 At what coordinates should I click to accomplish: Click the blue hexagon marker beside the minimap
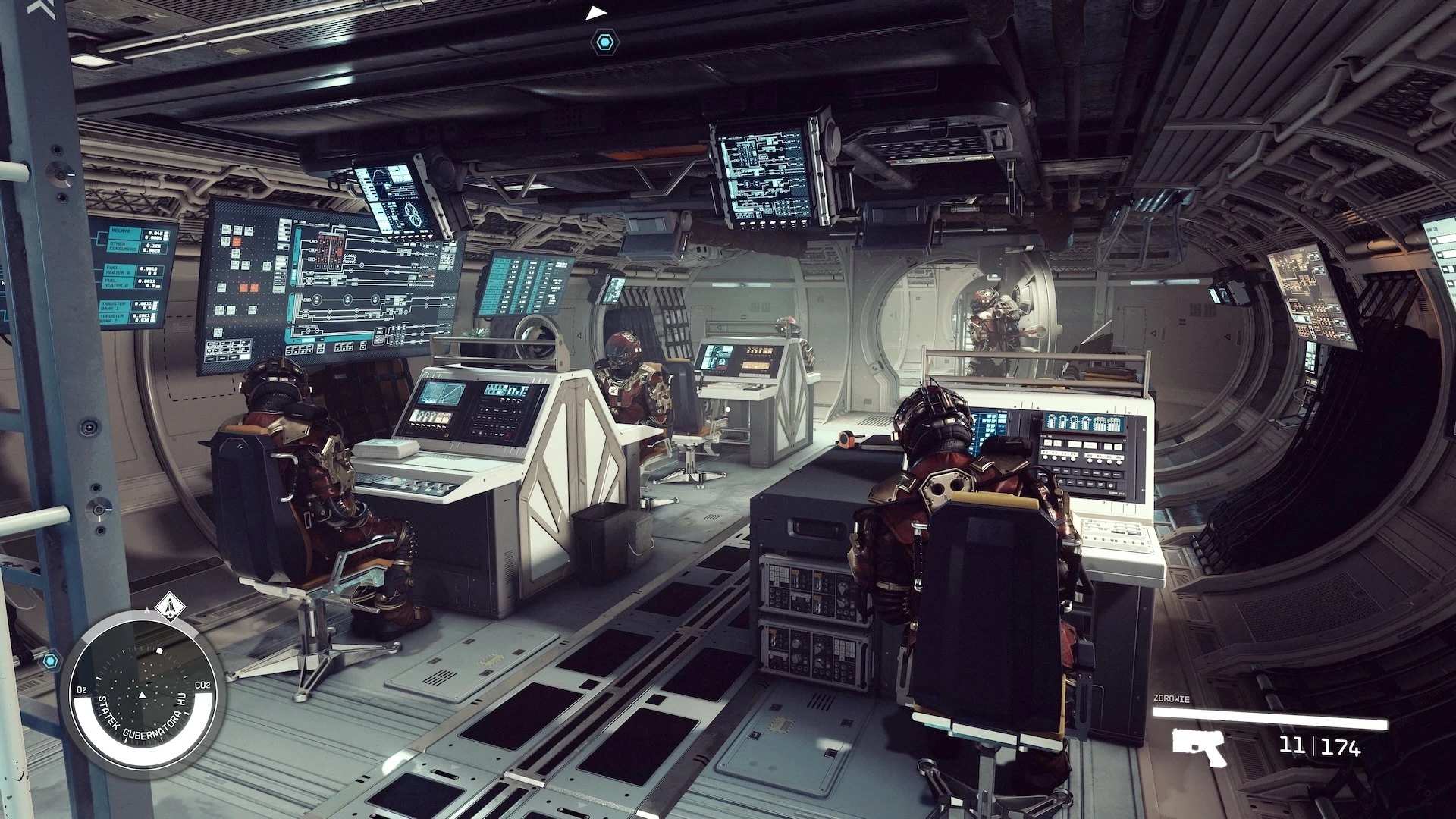point(50,661)
